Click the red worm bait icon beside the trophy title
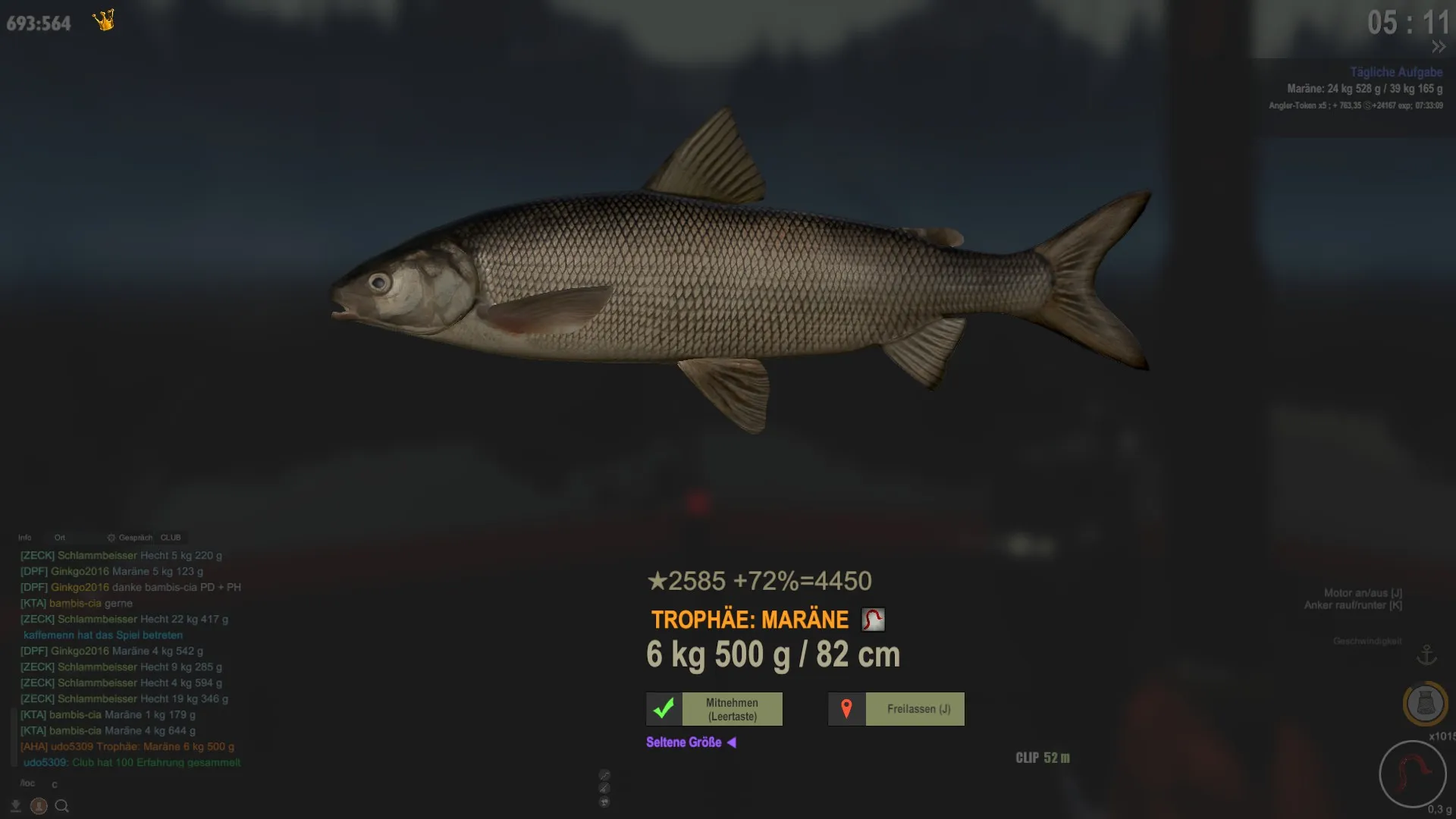 tap(873, 620)
